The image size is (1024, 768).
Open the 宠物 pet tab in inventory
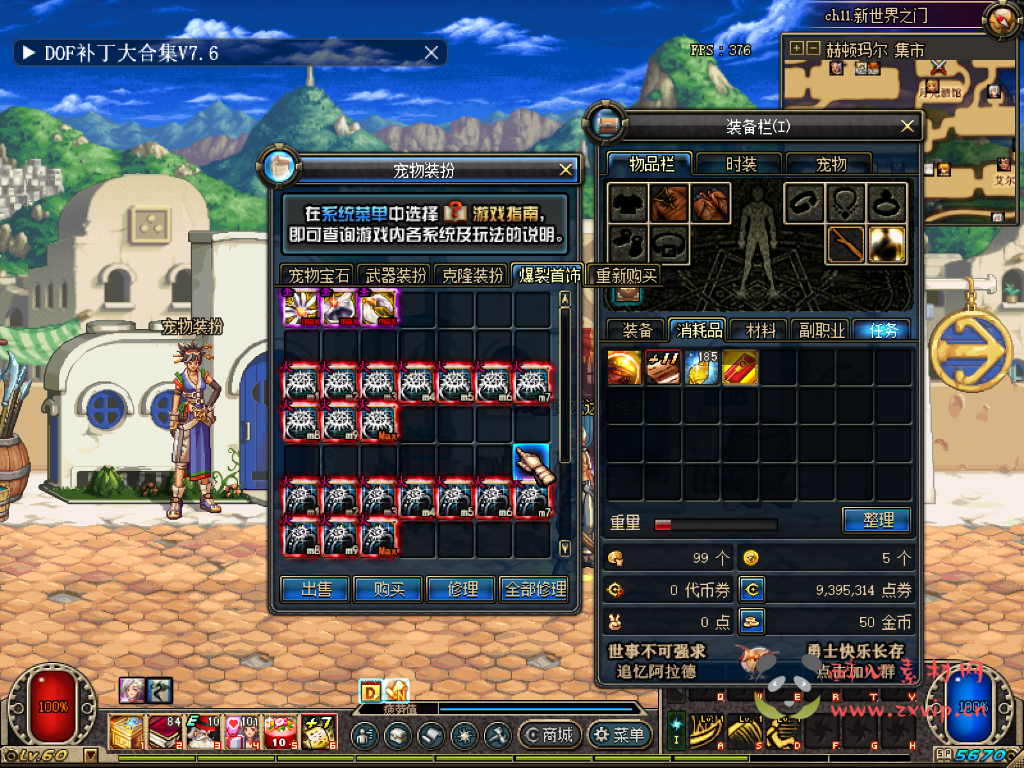click(x=830, y=164)
